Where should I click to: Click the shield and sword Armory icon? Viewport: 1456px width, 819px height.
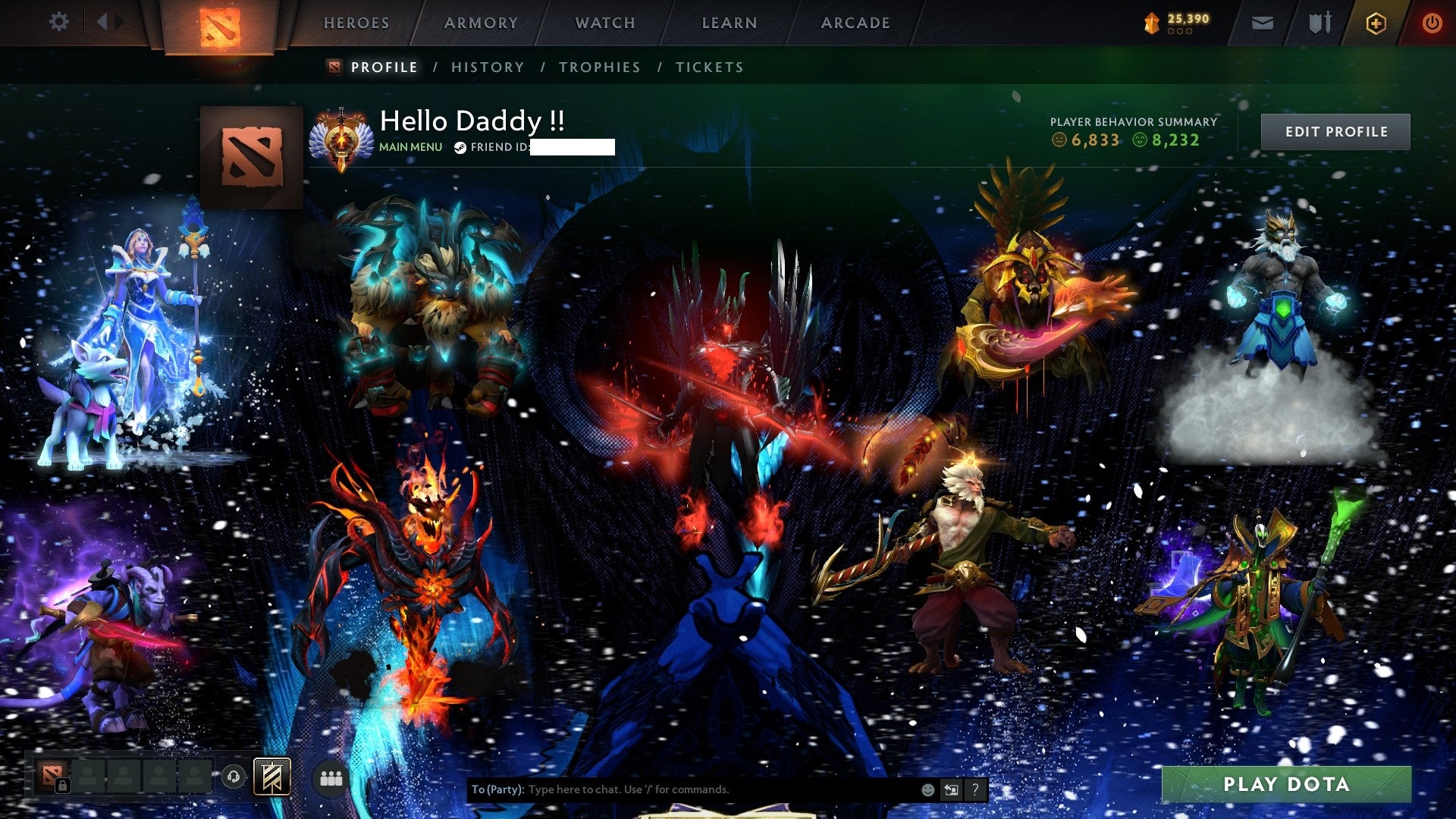pyautogui.click(x=1318, y=22)
